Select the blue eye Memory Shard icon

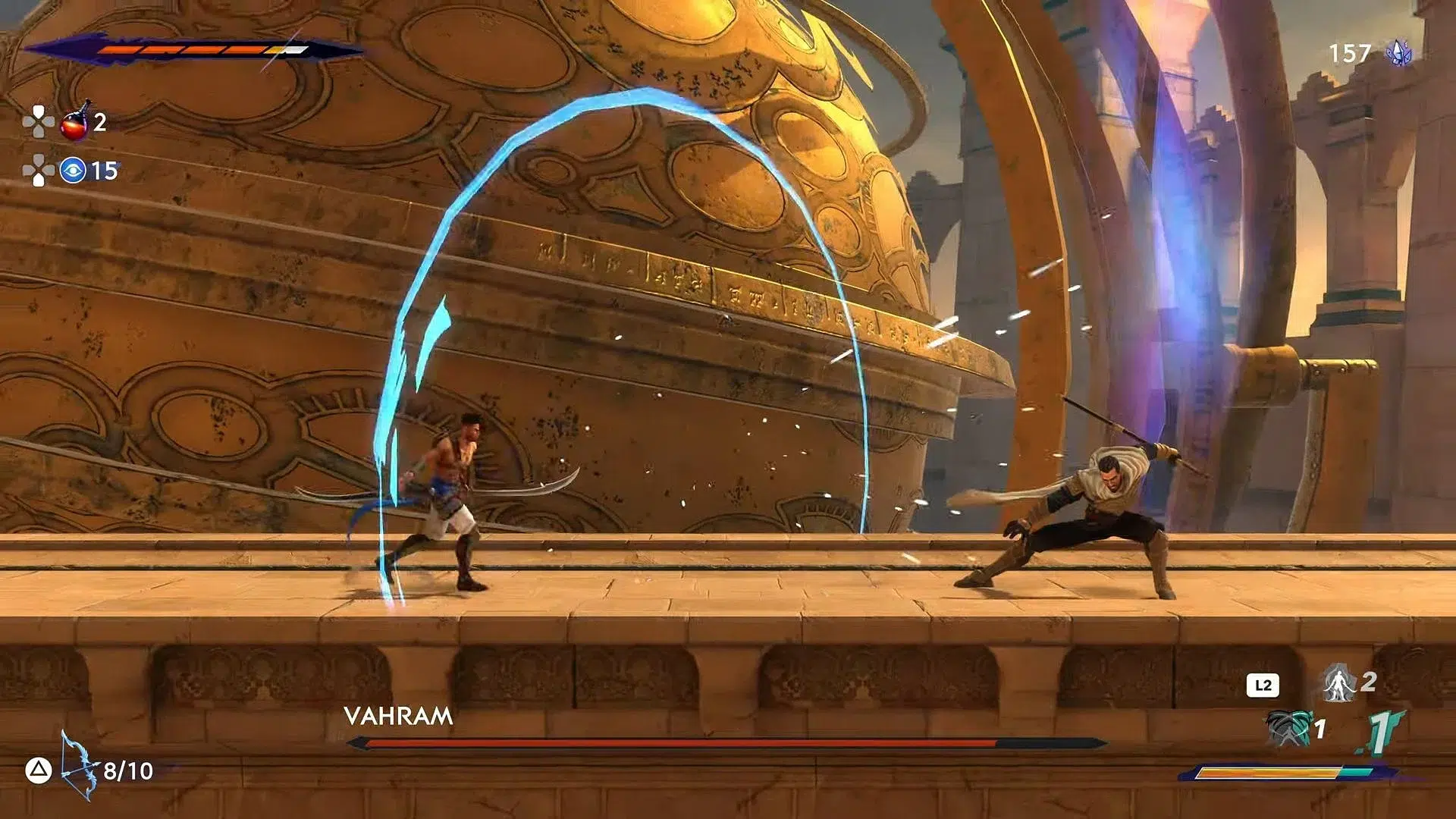point(73,171)
